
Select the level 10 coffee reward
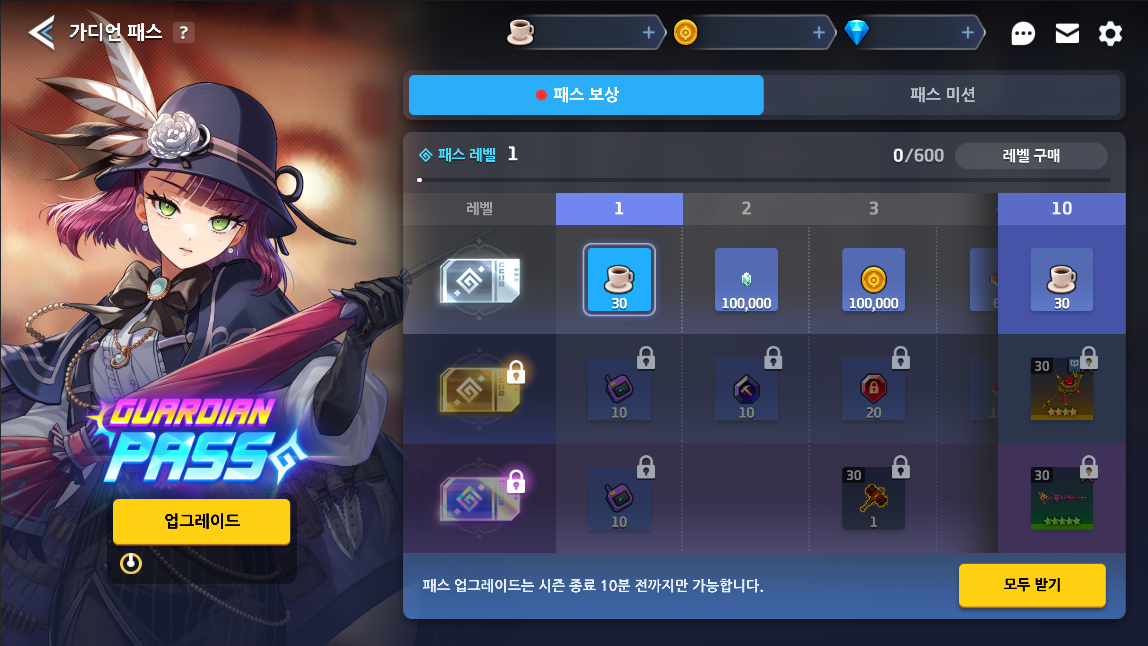tap(1061, 280)
